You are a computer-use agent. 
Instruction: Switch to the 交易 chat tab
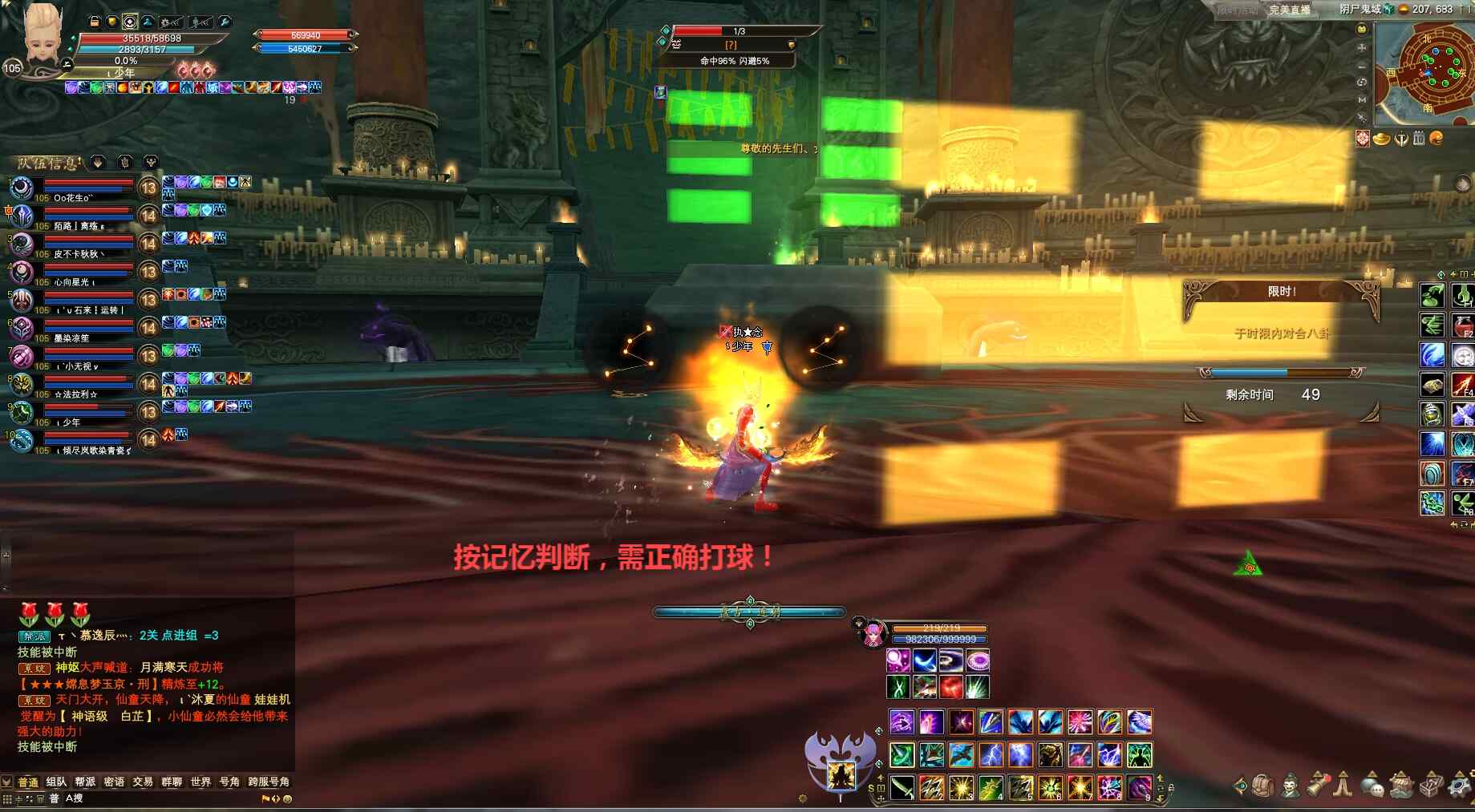point(143,782)
